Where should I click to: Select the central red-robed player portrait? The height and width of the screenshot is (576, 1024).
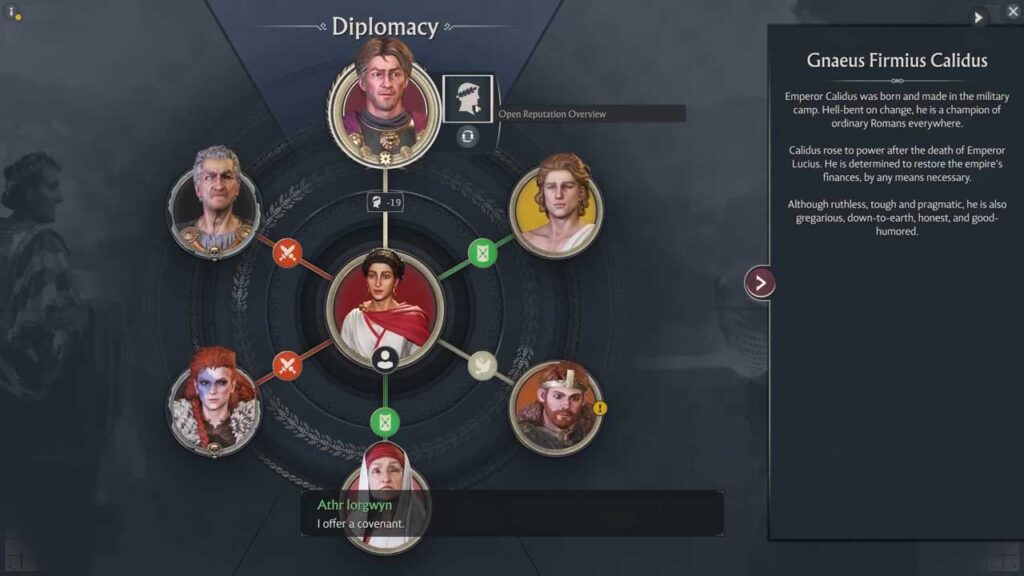point(384,306)
